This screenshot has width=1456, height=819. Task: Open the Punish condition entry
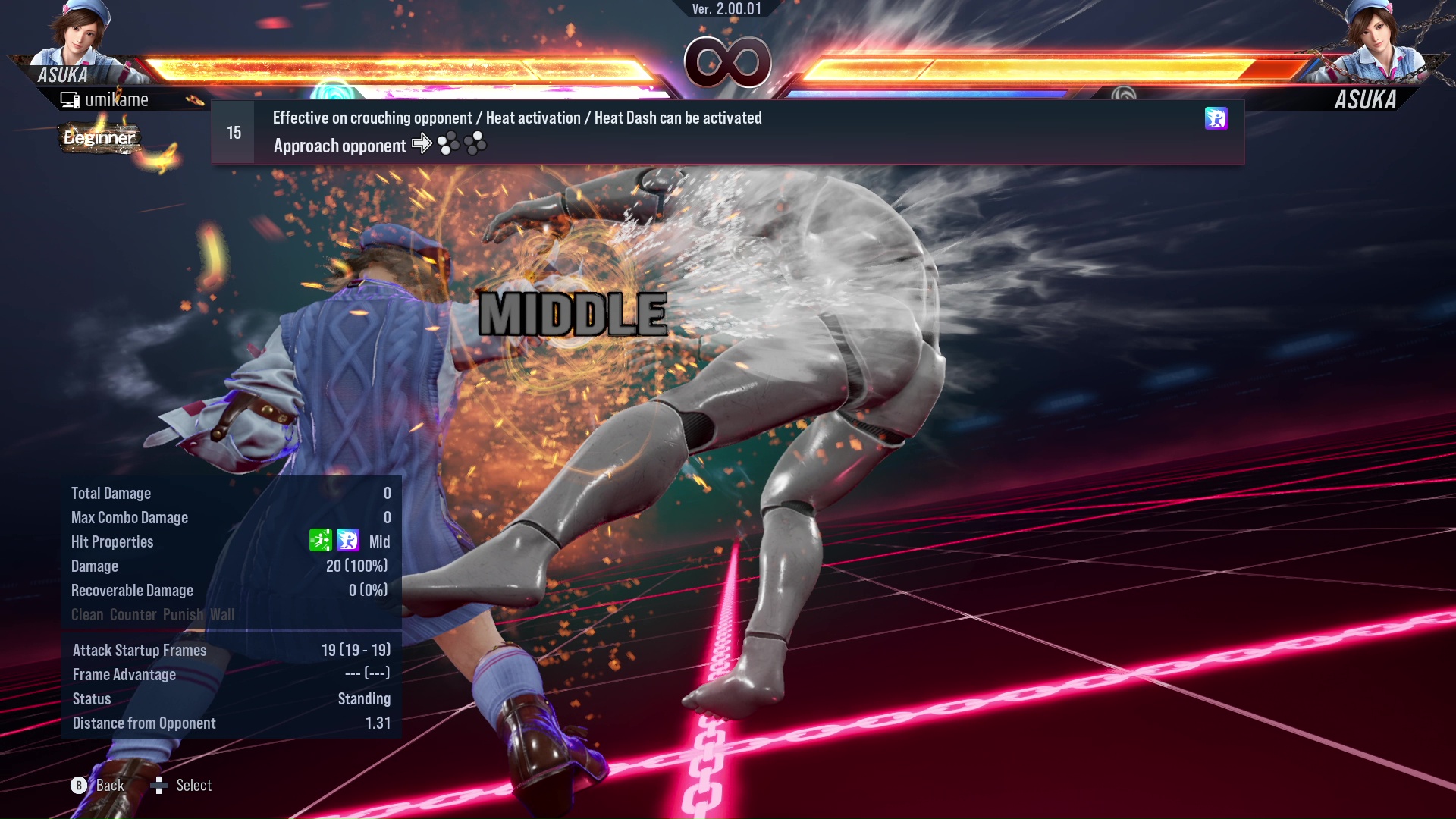point(183,614)
